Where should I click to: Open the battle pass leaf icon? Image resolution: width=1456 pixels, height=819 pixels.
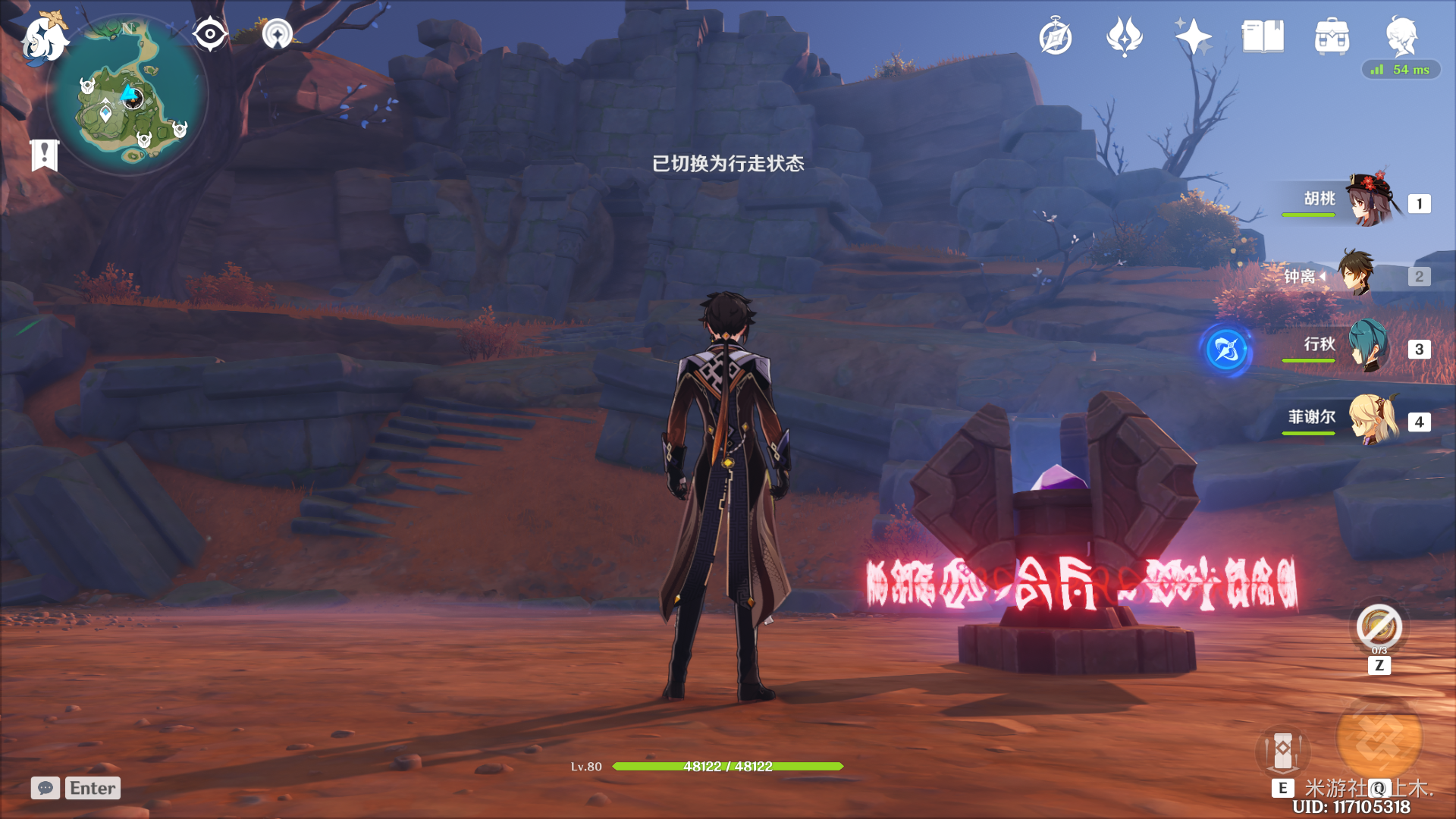coord(1124,36)
